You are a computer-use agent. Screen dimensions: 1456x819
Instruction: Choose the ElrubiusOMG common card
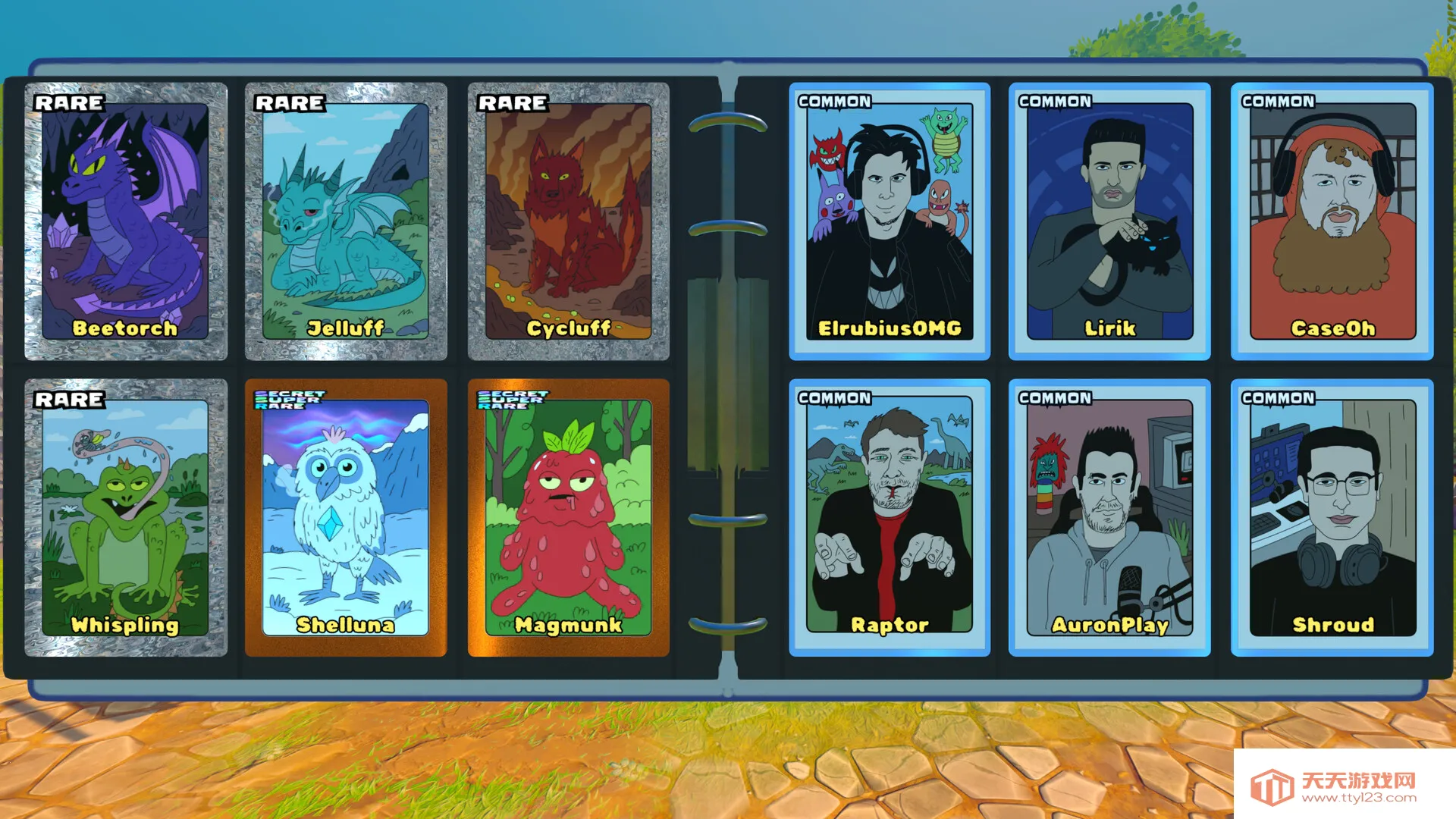click(890, 221)
